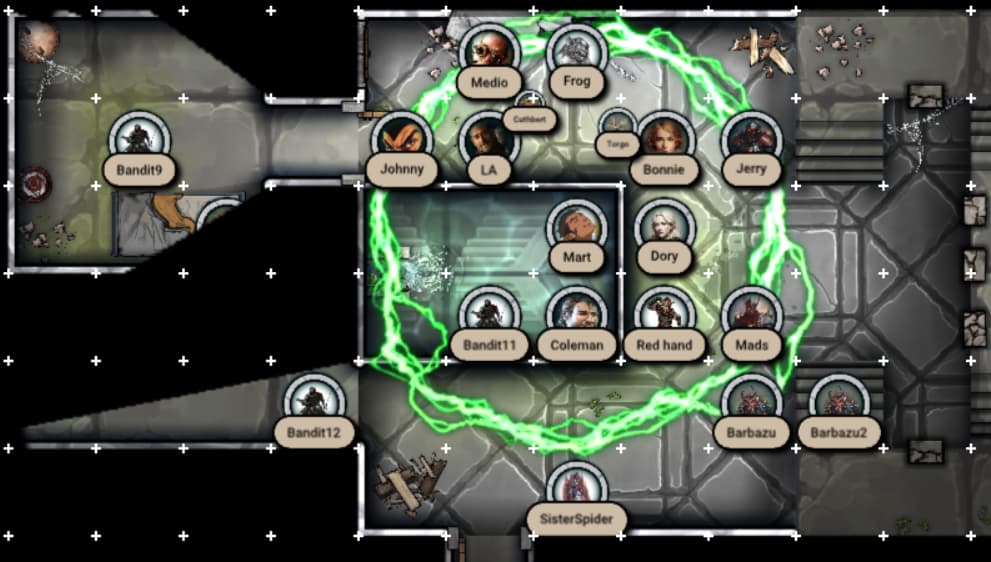Image resolution: width=991 pixels, height=562 pixels.
Task: Select the Bandit9 token
Action: coord(139,141)
